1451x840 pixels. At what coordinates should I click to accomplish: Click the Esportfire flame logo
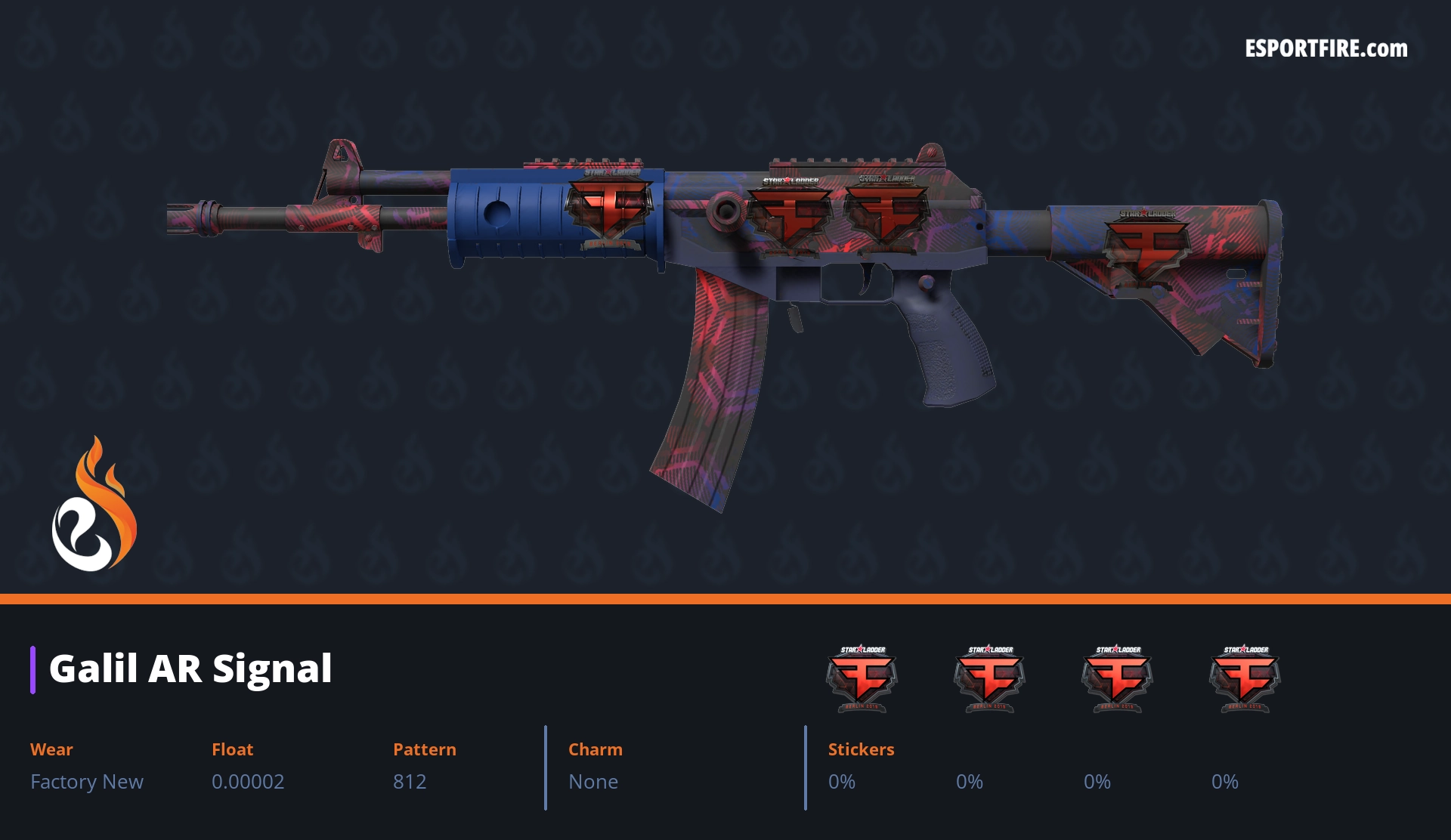point(94,505)
